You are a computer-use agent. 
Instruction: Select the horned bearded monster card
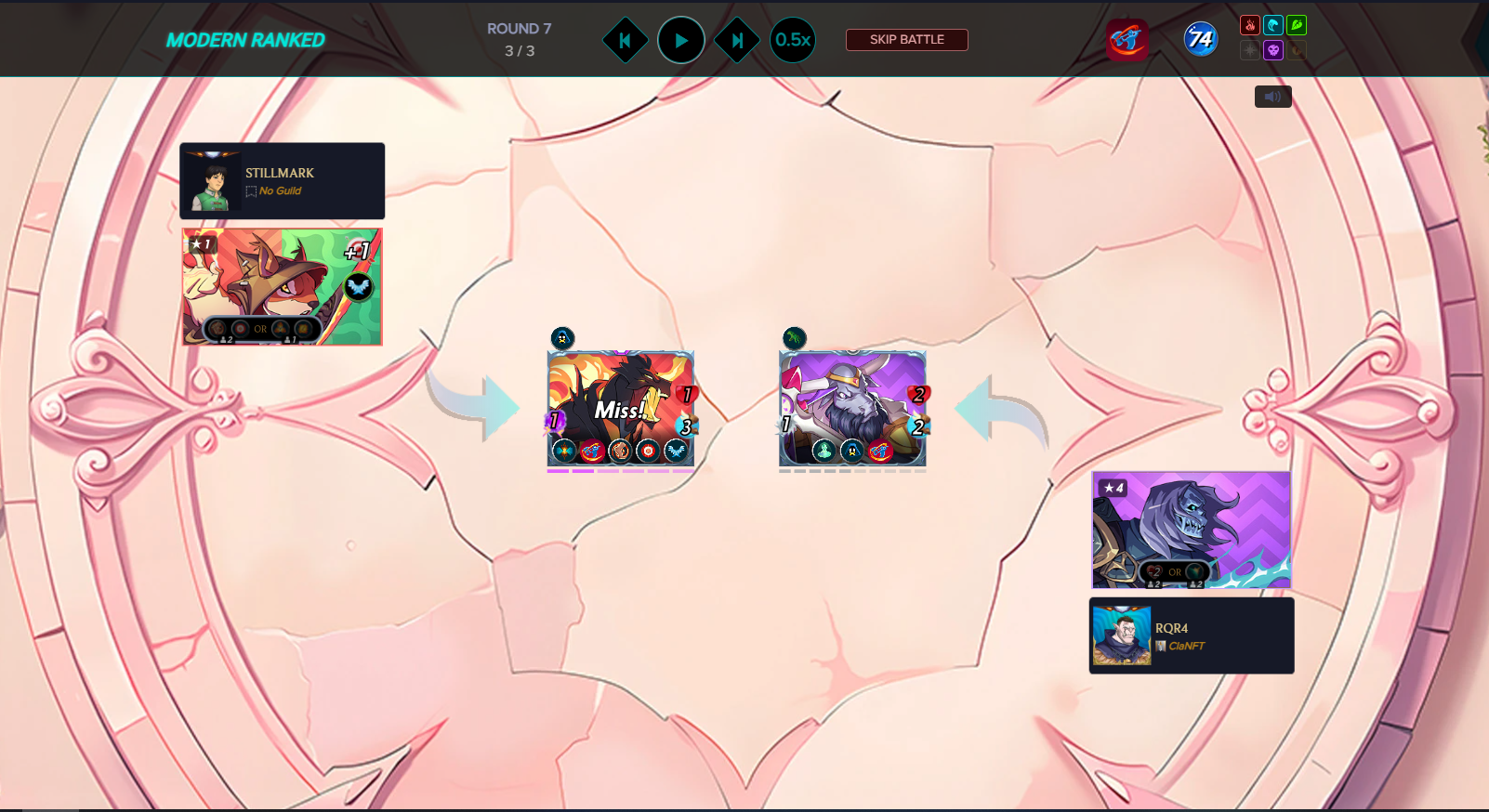[852, 409]
